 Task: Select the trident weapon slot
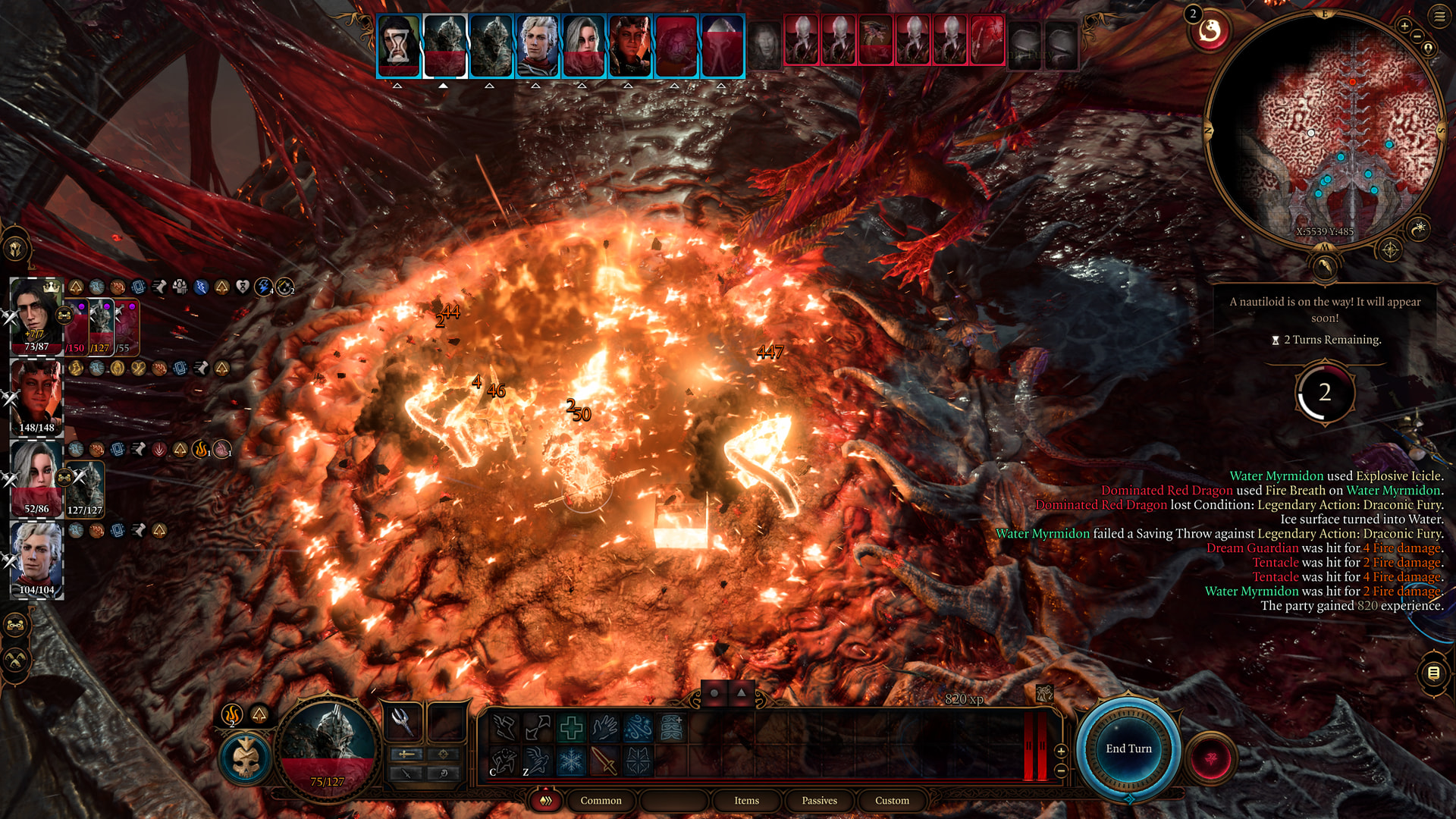[x=402, y=721]
